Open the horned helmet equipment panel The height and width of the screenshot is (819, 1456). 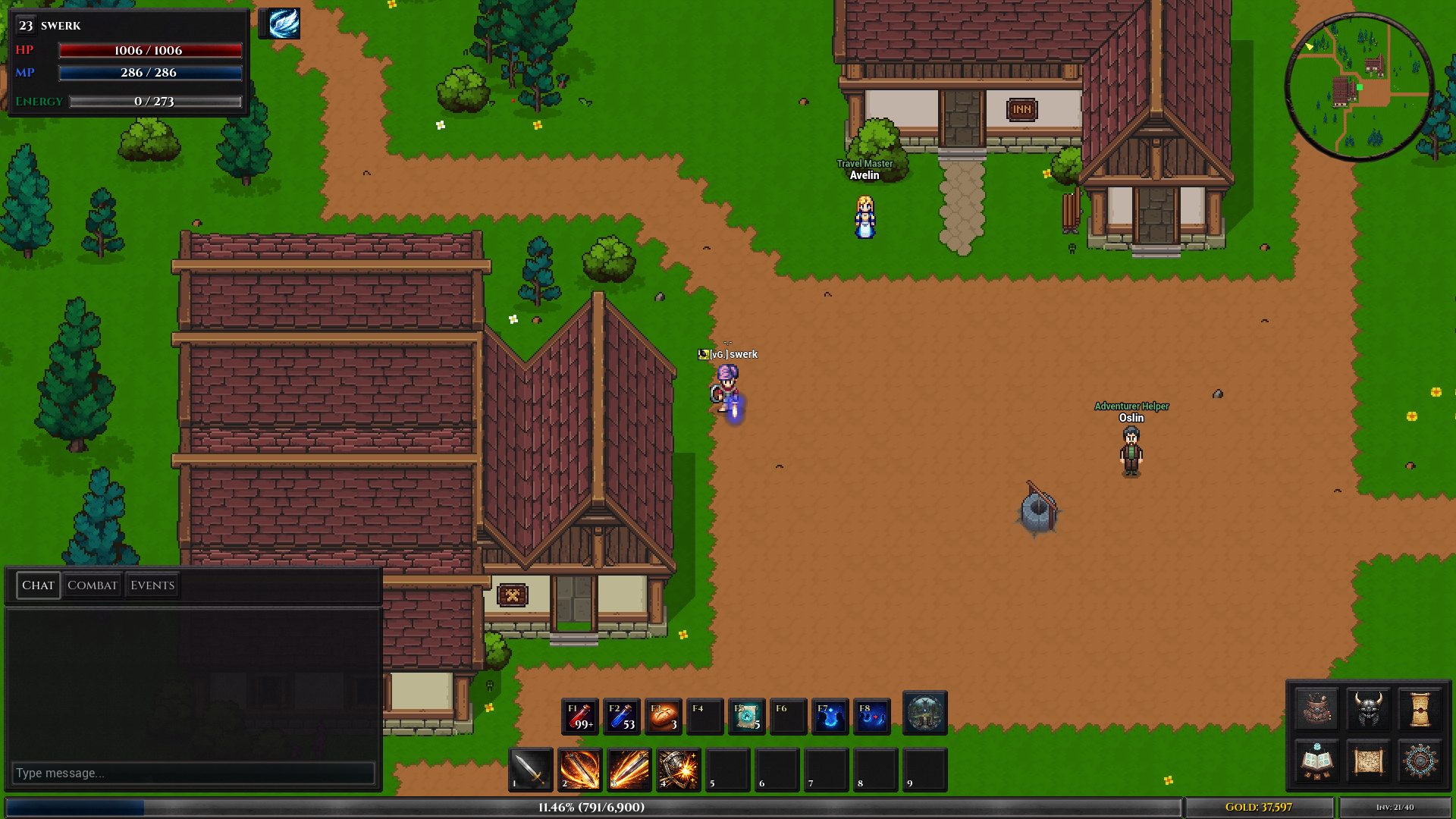pos(1369,710)
